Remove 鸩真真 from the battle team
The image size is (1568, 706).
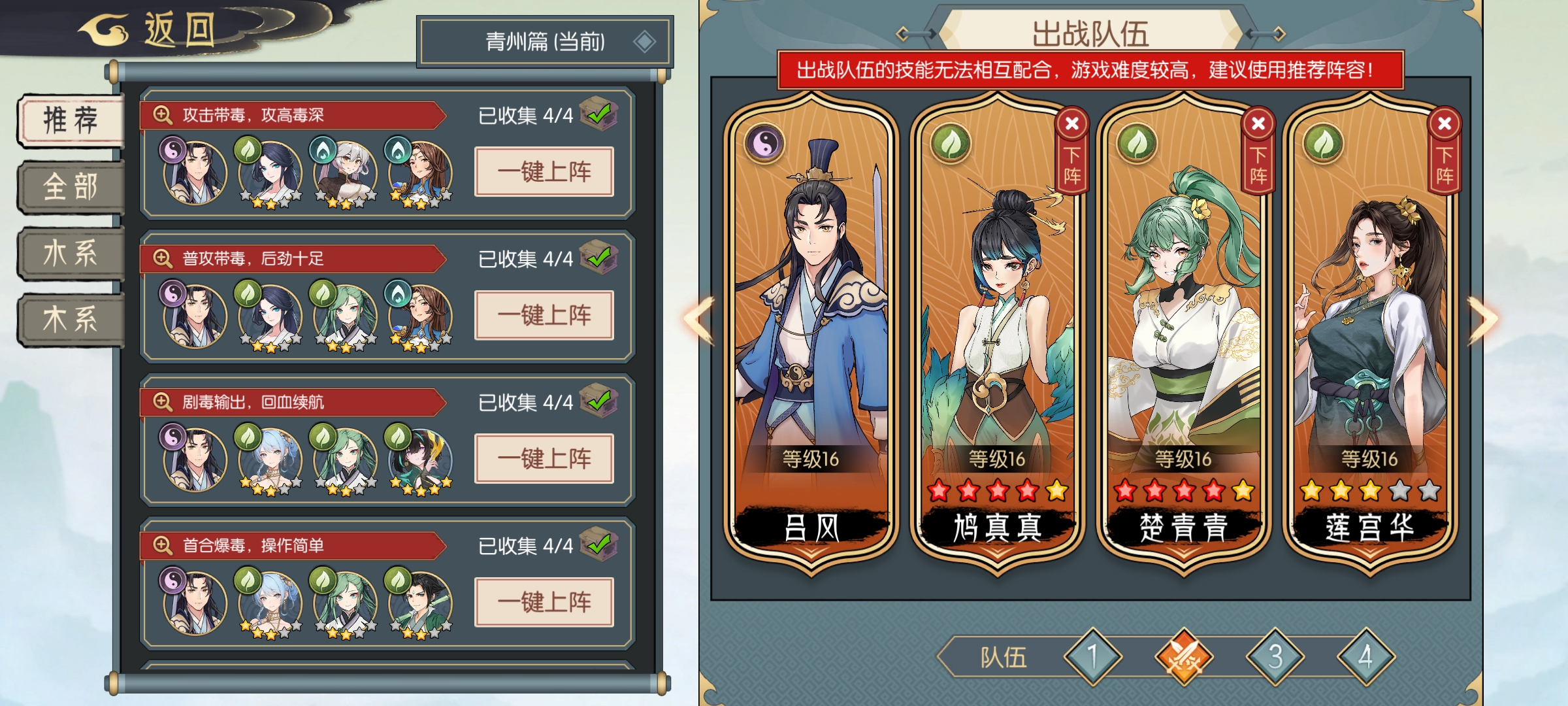(1071, 124)
